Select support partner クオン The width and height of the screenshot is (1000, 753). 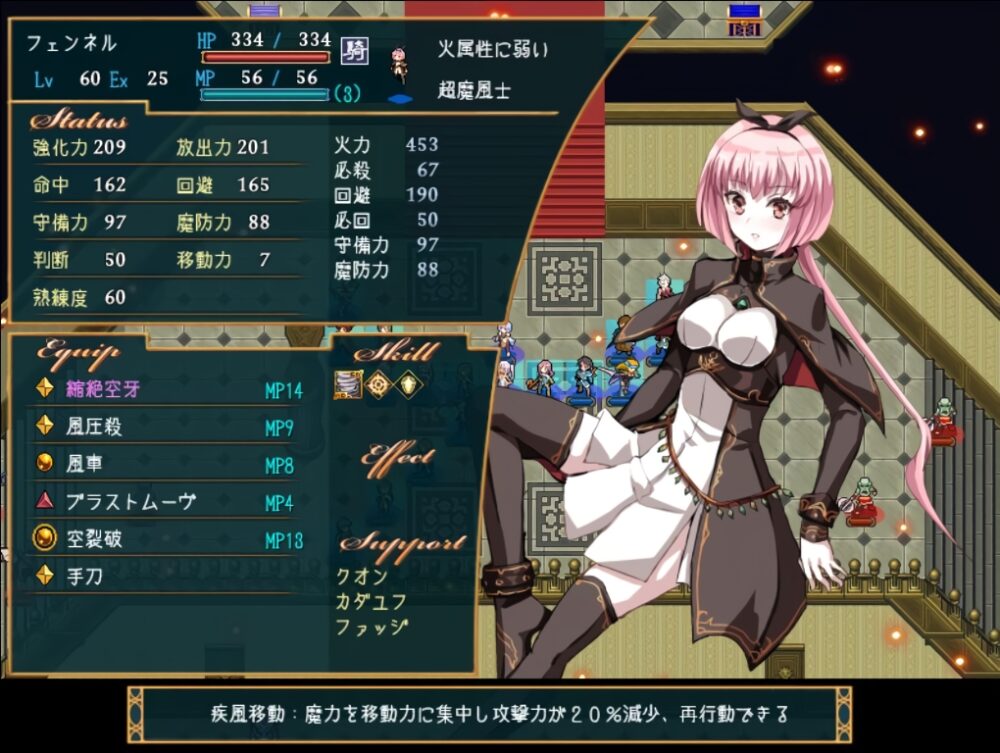(361, 577)
